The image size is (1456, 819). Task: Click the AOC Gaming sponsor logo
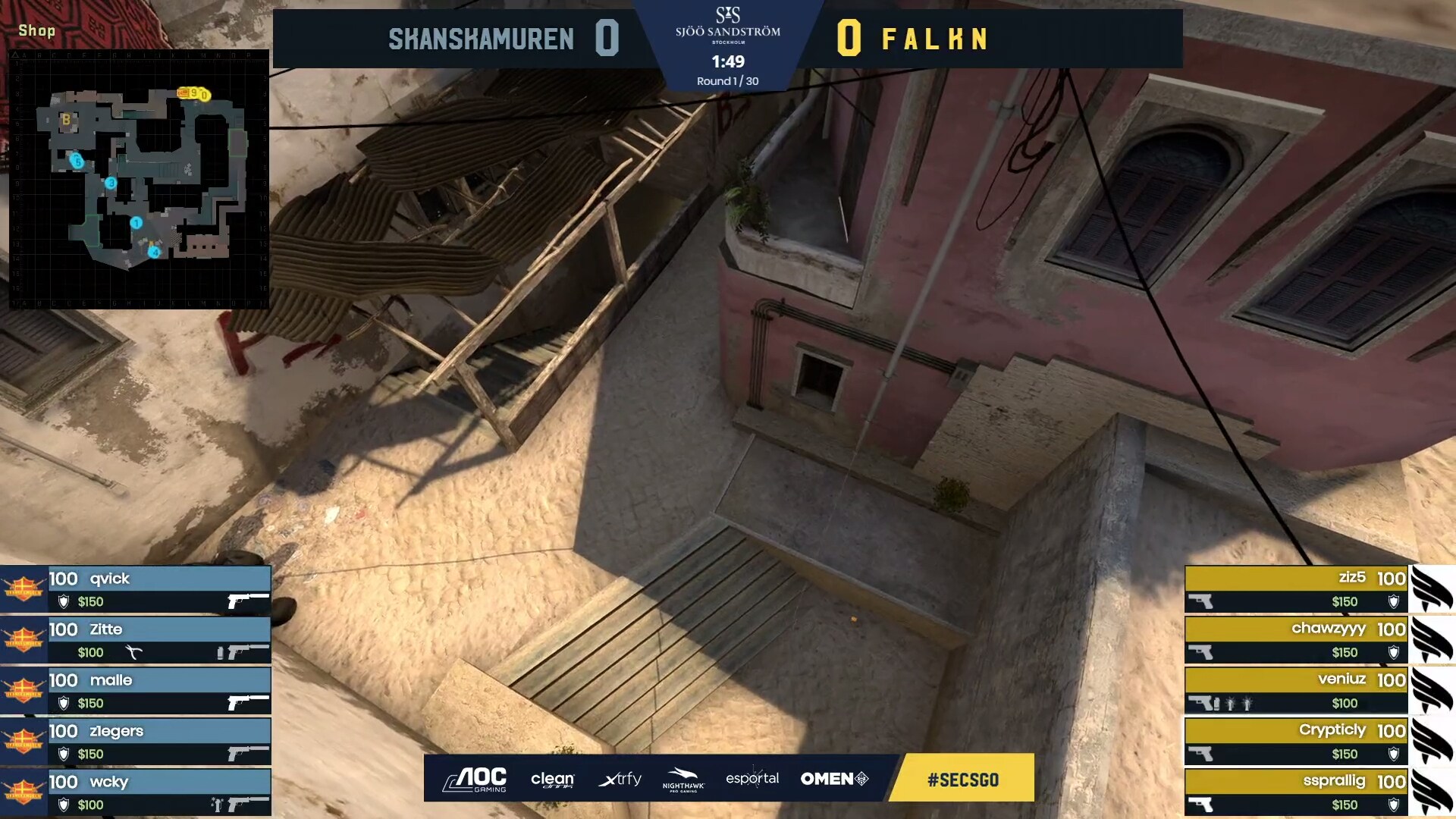click(x=475, y=779)
